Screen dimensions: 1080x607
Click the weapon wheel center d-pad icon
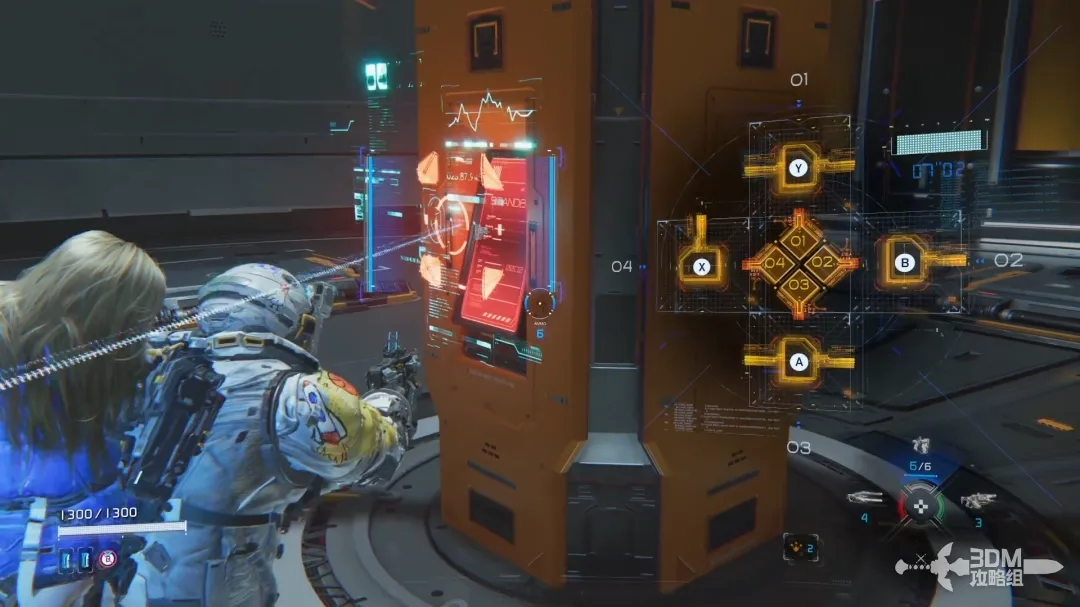coord(920,505)
